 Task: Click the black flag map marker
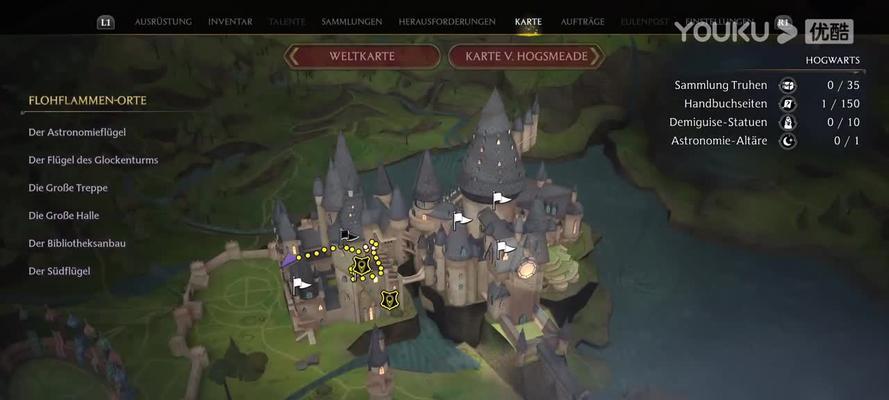[x=349, y=235]
